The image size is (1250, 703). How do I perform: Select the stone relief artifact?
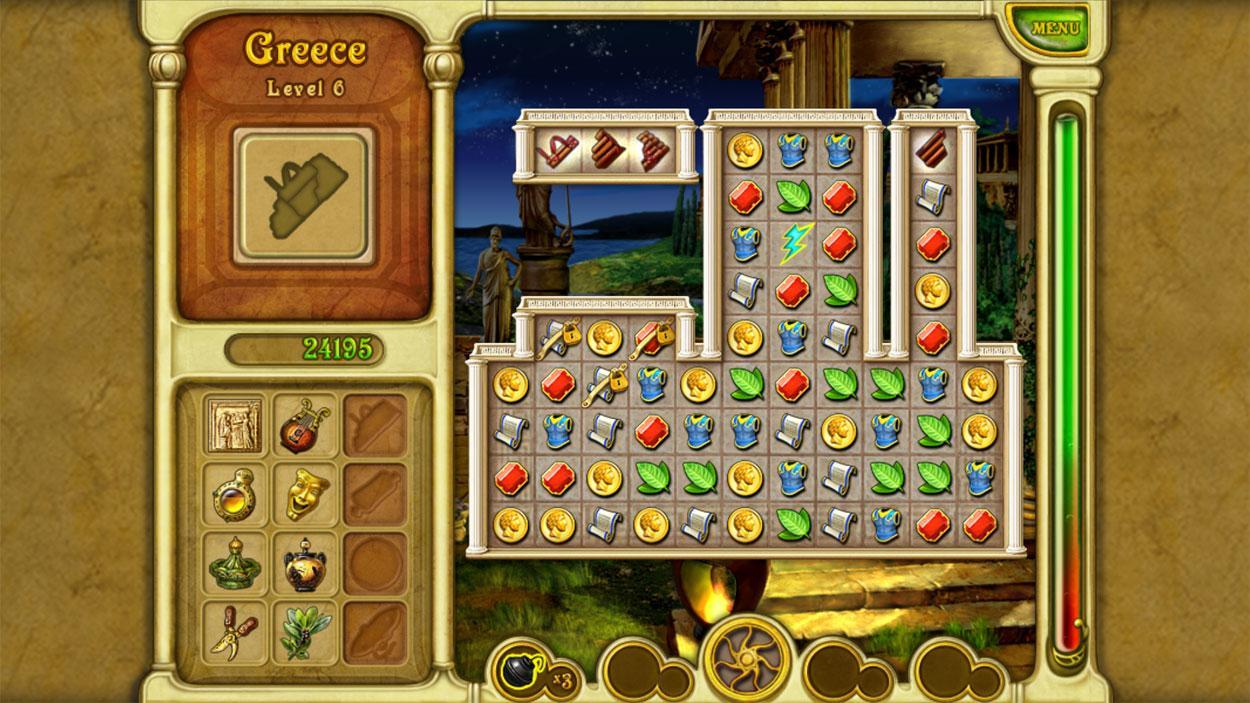click(234, 424)
